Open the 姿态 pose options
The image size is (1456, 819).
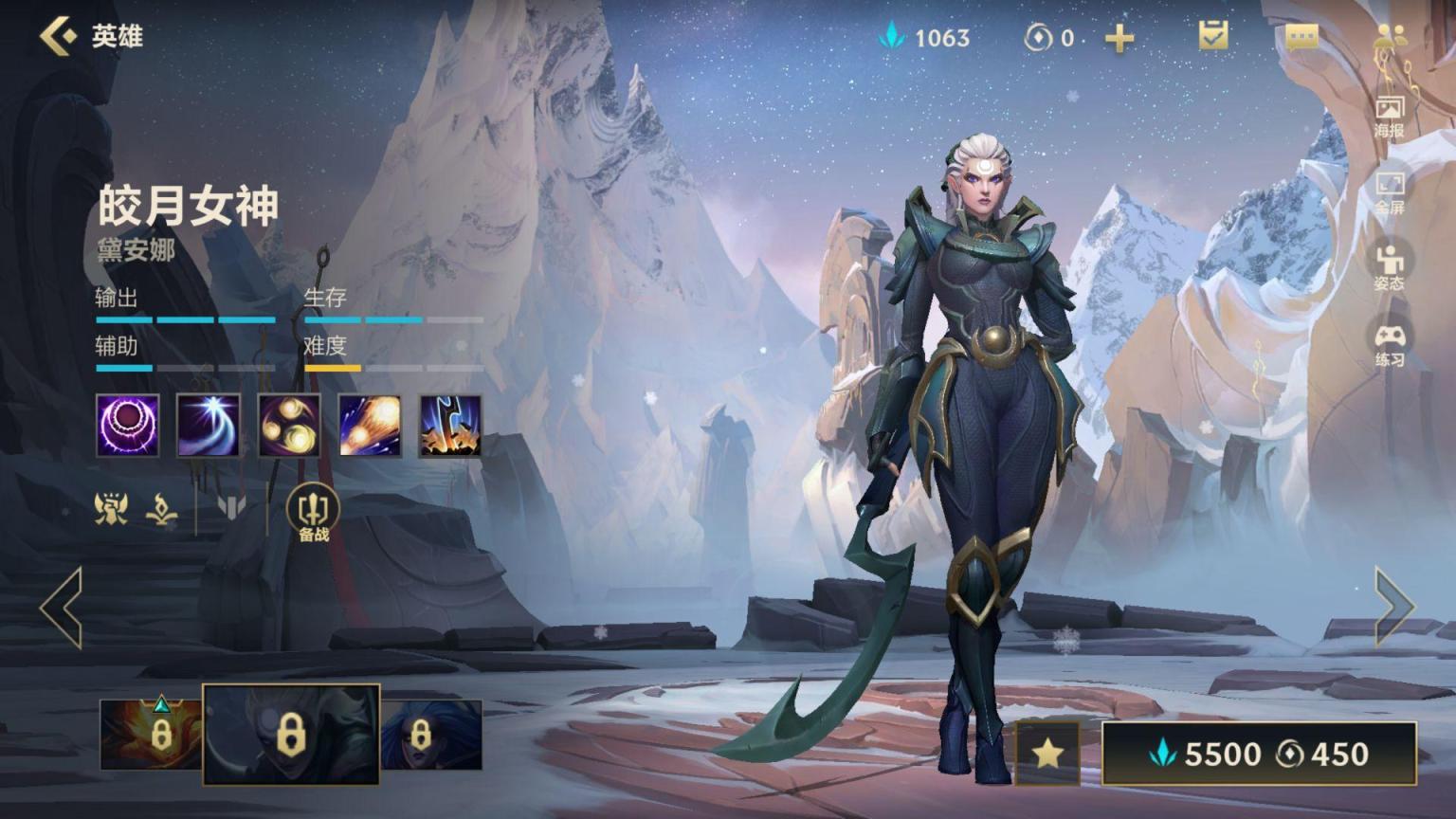(1390, 267)
